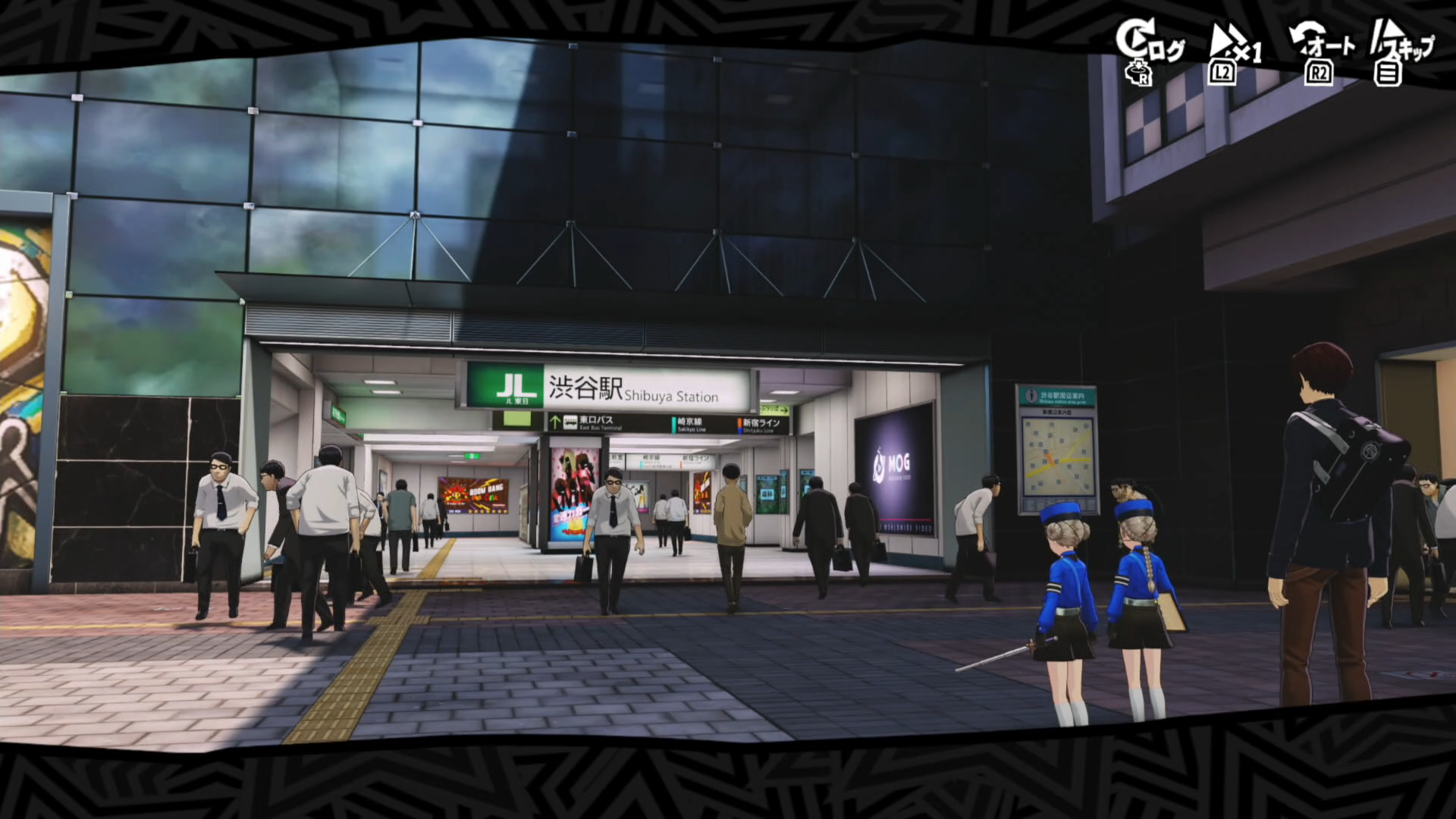Click the orange line color bar on Shinjuku sign
This screenshot has width=1456, height=819.
[x=739, y=422]
